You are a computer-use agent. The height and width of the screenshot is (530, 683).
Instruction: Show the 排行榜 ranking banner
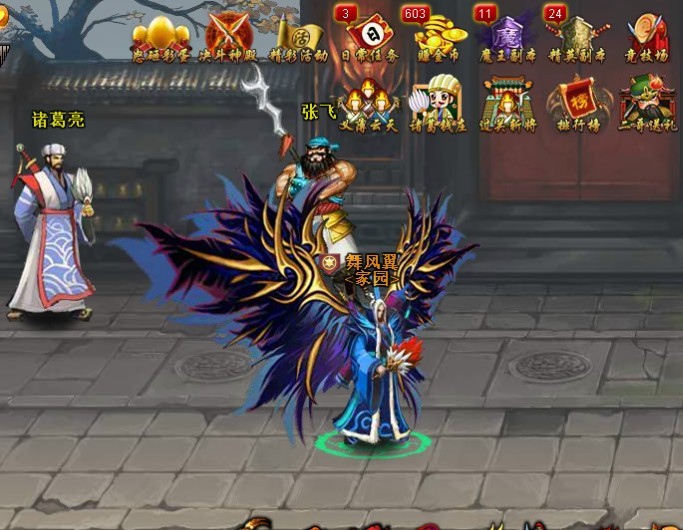pos(577,103)
